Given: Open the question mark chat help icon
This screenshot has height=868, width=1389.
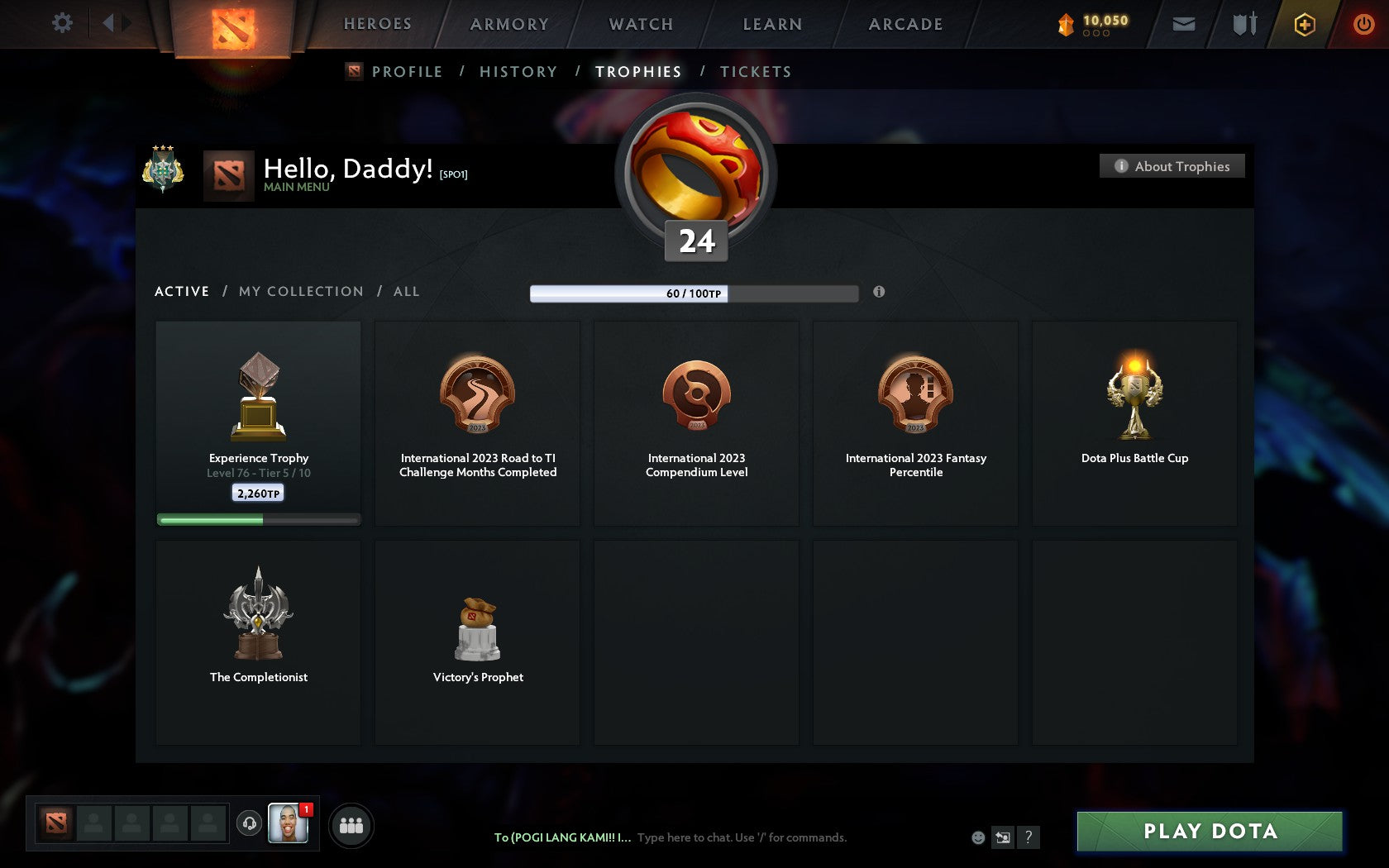Looking at the screenshot, I should click(x=1029, y=837).
